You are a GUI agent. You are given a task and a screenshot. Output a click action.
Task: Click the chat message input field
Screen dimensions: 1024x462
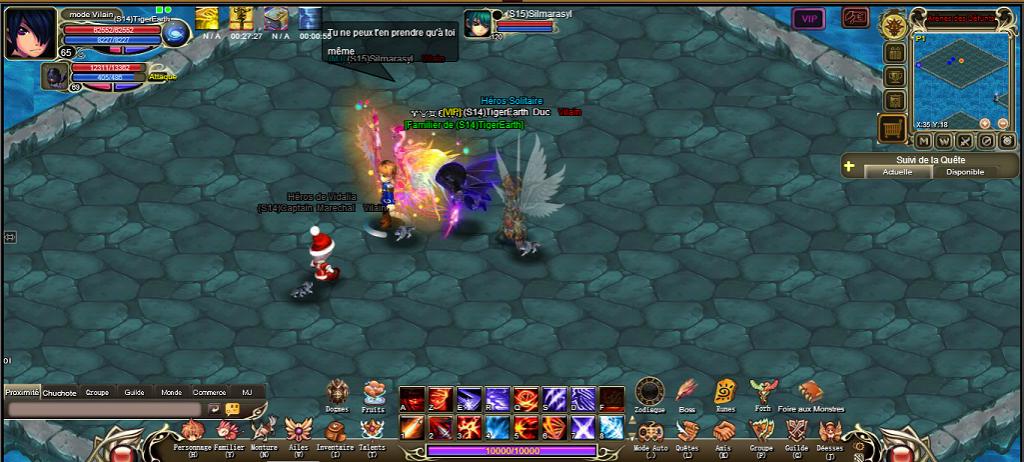click(x=105, y=409)
